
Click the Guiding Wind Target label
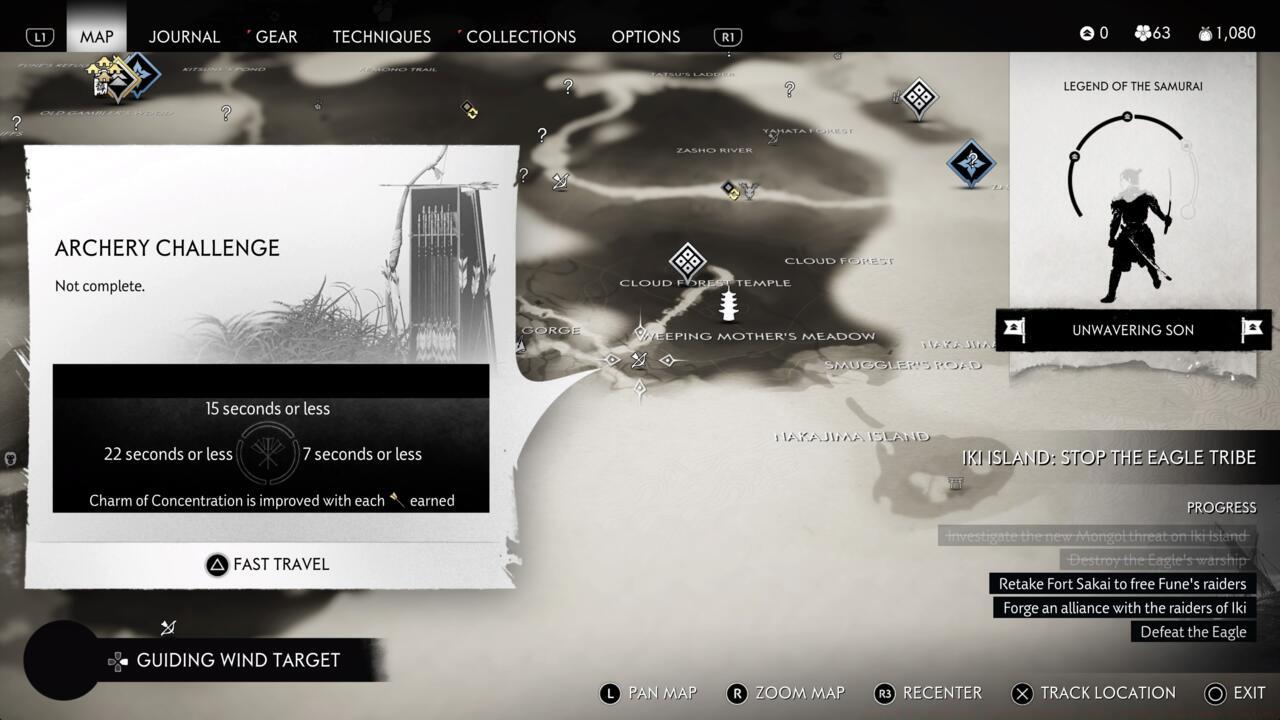238,660
